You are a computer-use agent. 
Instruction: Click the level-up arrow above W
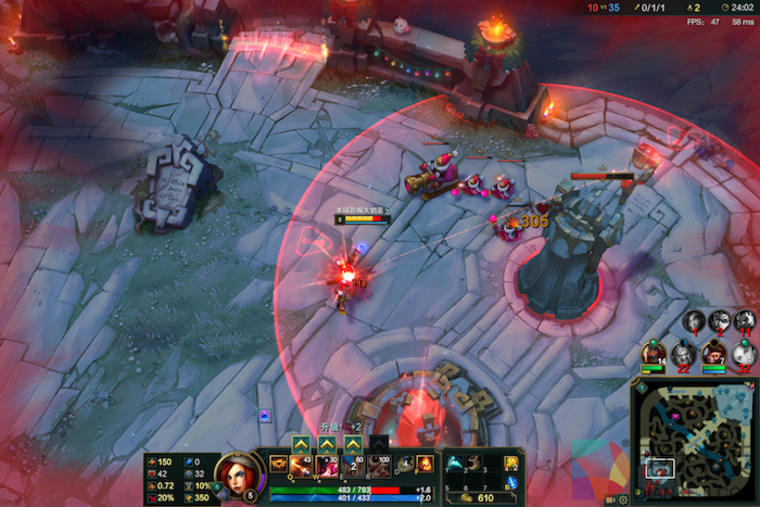327,444
